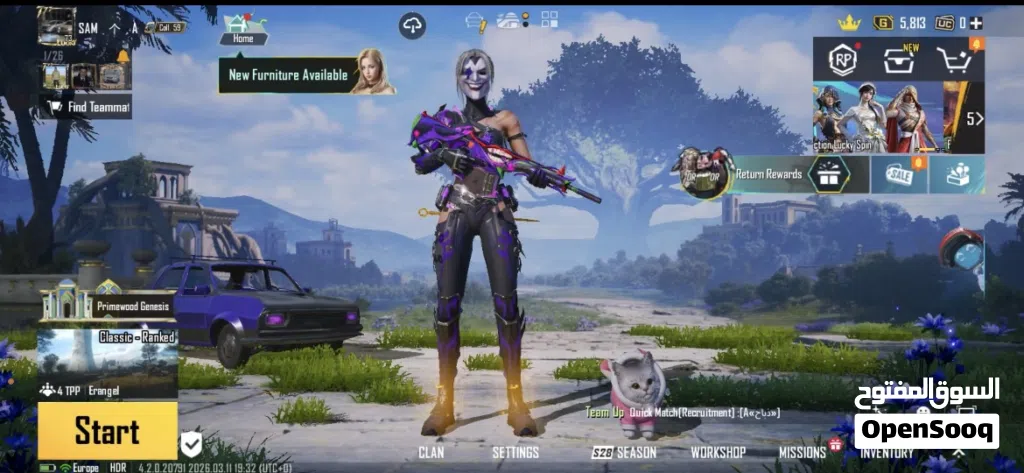Open the Clan menu
Image resolution: width=1024 pixels, height=473 pixels.
coord(431,453)
